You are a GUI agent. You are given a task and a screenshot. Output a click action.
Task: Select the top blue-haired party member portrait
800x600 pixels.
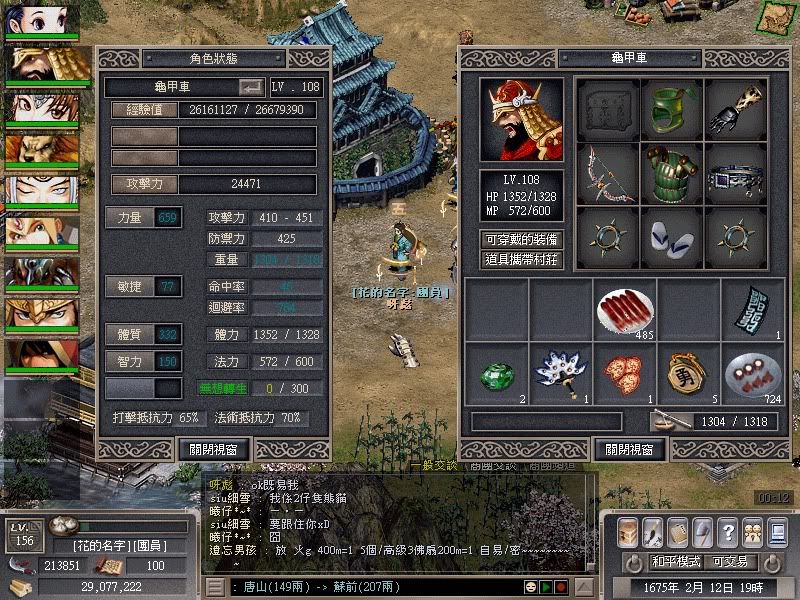click(x=43, y=20)
